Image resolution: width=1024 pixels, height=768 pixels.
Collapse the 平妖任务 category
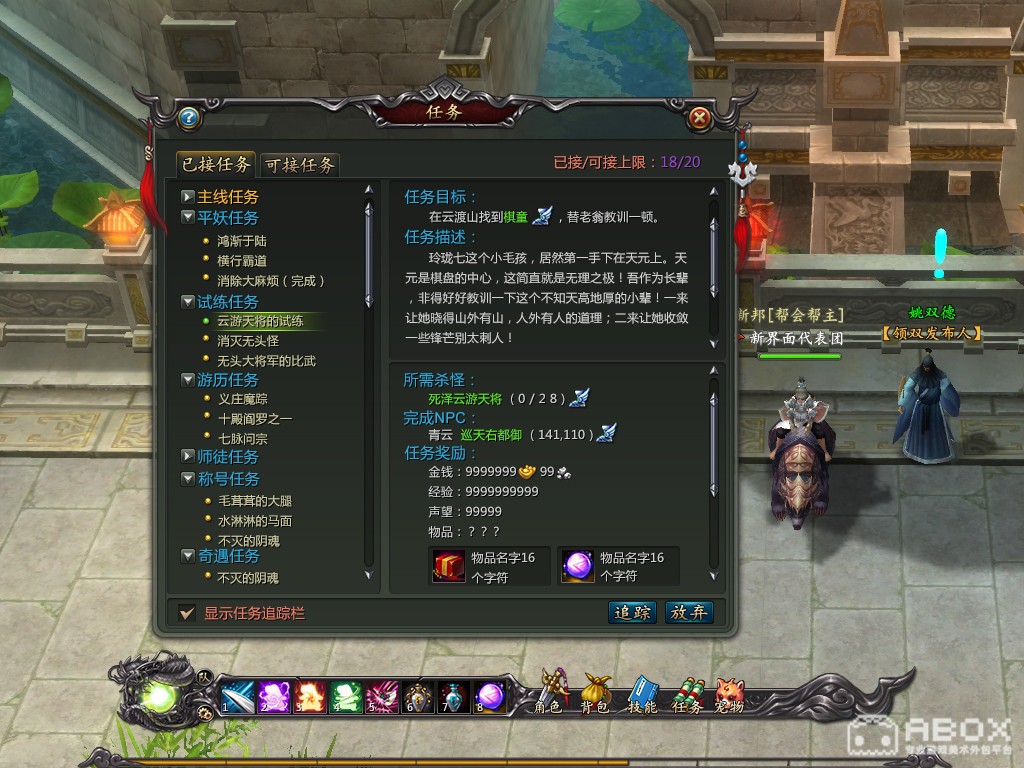[x=188, y=217]
